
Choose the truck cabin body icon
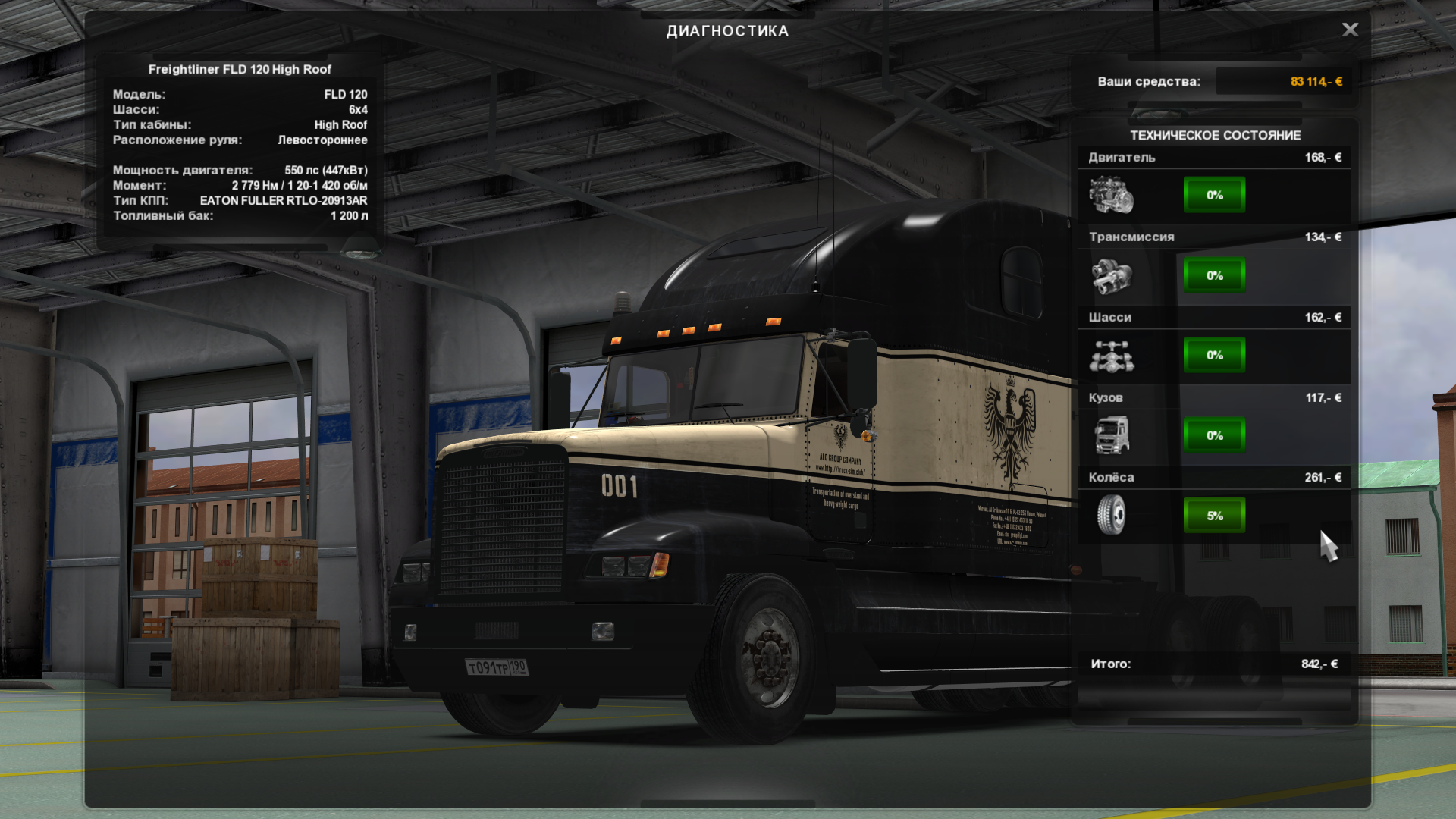coord(1111,436)
